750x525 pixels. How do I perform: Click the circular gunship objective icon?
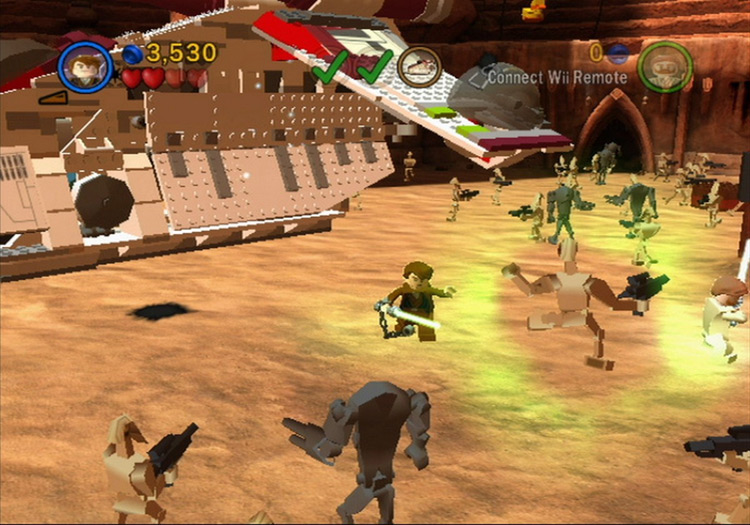[x=419, y=66]
